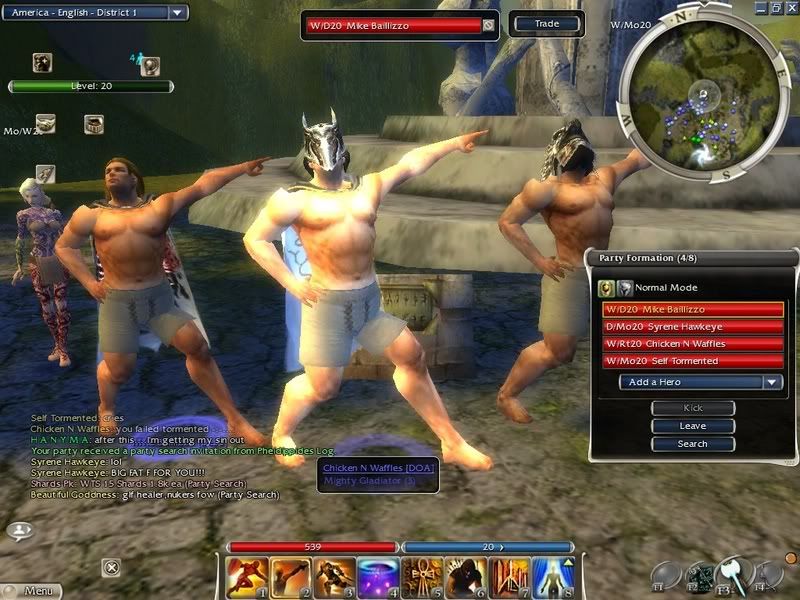800x600 pixels.
Task: Open Party Search with the Search button
Action: (x=692, y=444)
